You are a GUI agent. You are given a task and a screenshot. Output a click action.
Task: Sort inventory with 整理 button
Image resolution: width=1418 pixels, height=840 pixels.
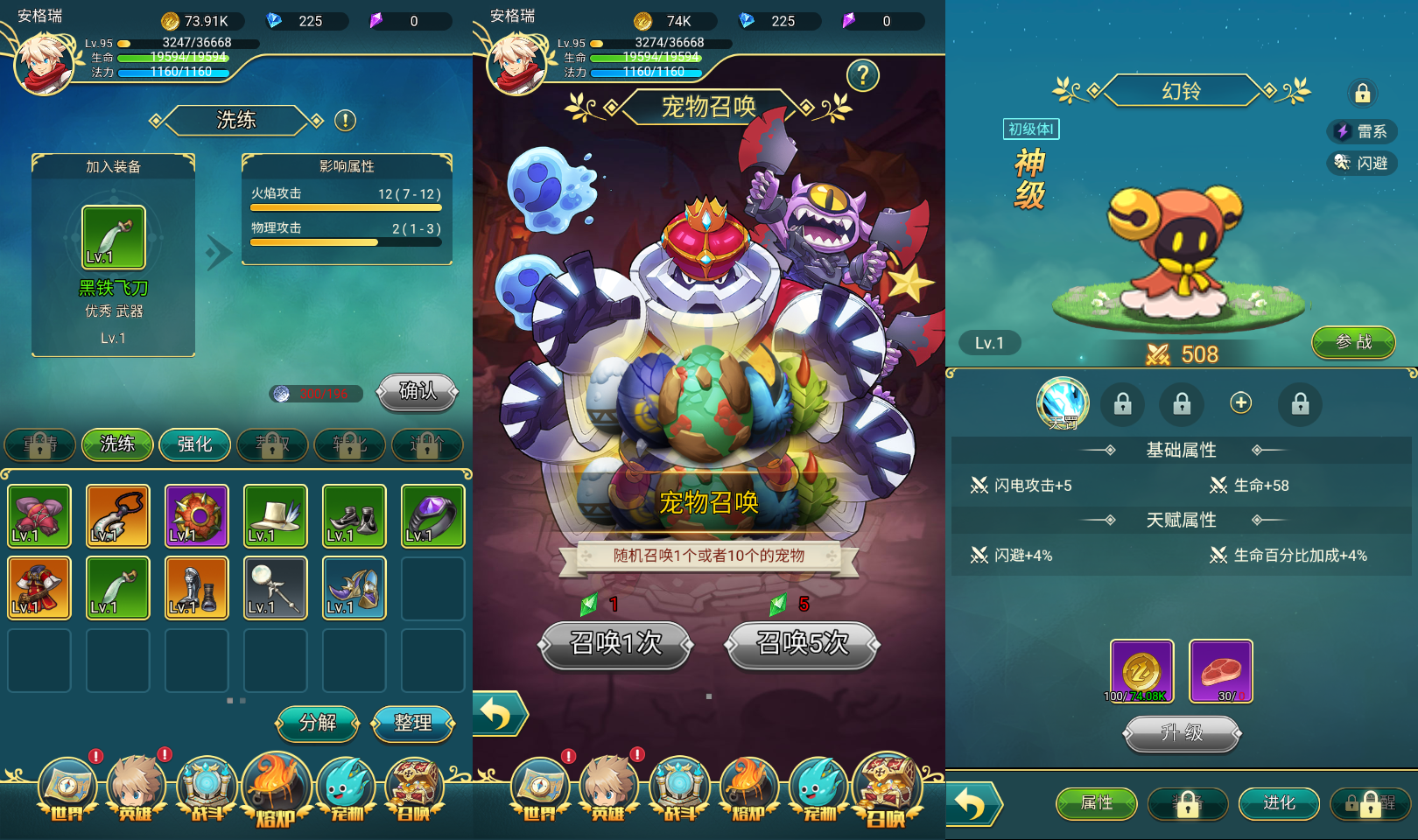click(413, 723)
